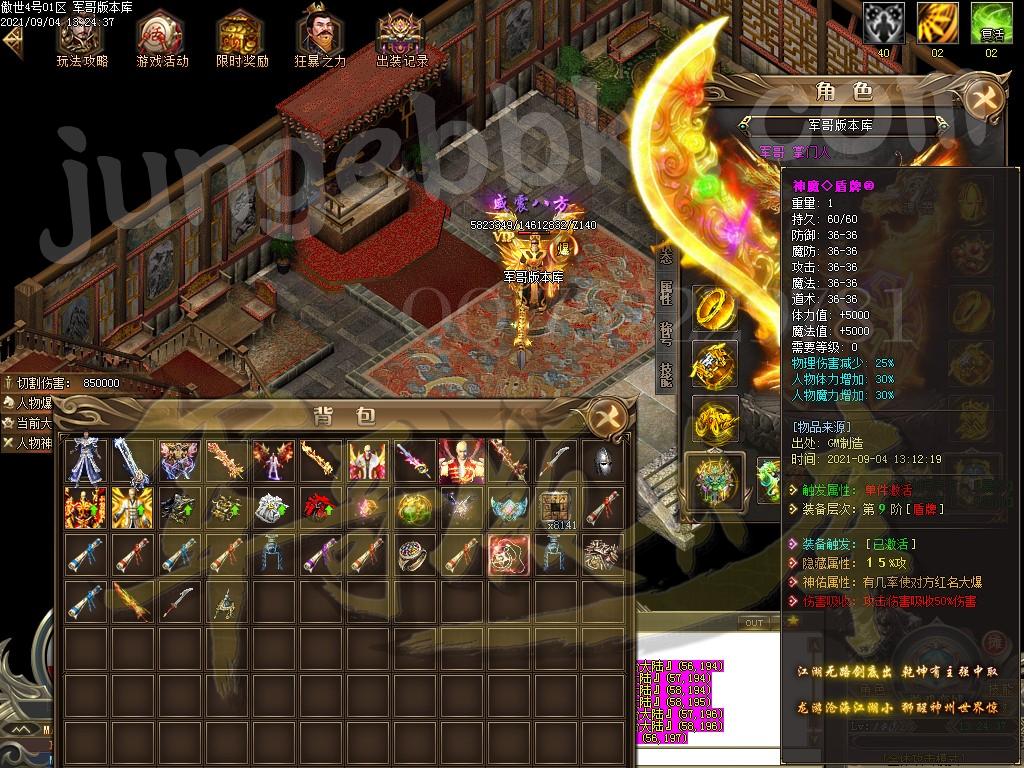Open the 狂暴之力 emperor icon
The width and height of the screenshot is (1024, 768).
320,38
